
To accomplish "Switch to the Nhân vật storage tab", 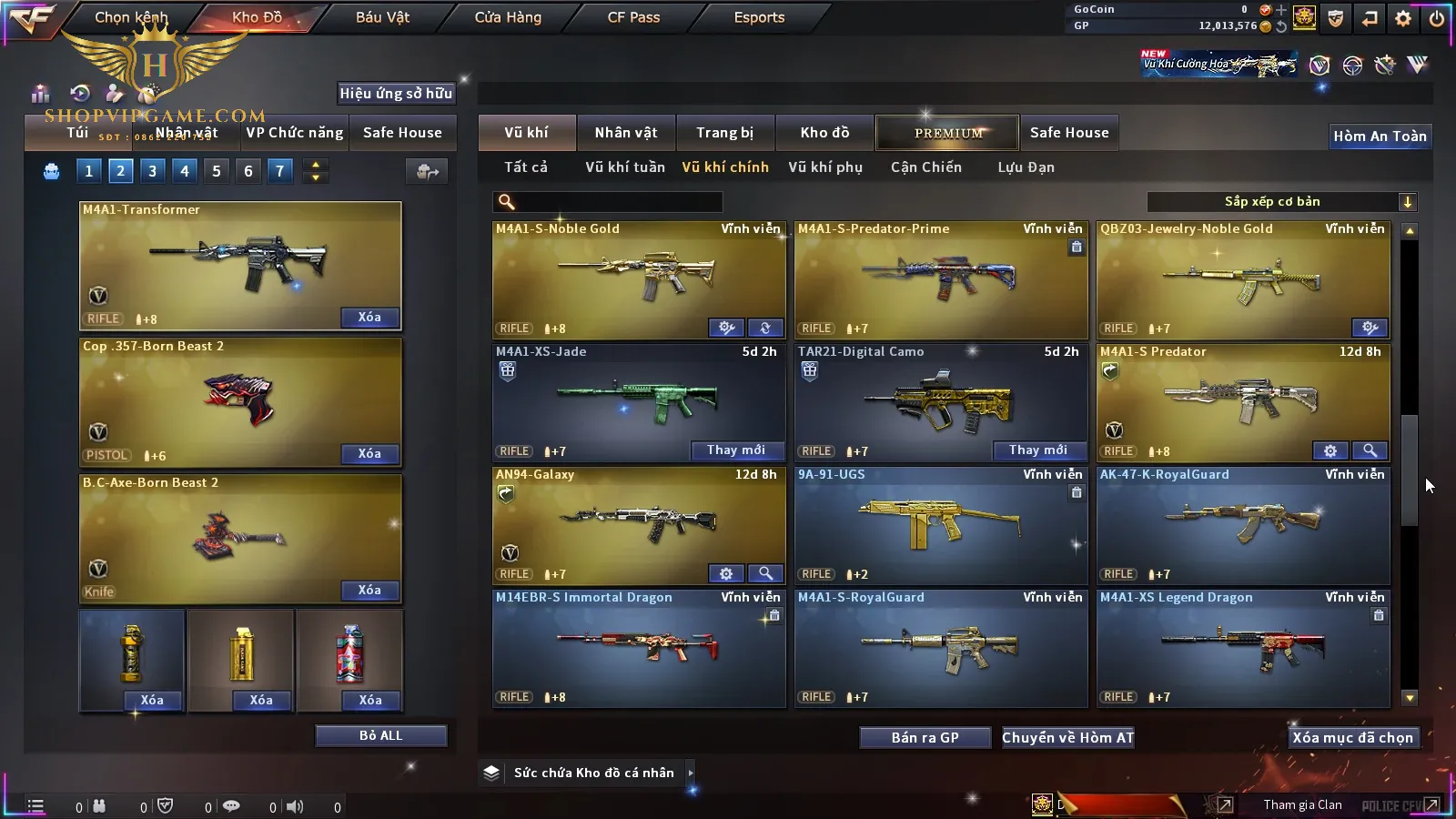I will pos(625,133).
